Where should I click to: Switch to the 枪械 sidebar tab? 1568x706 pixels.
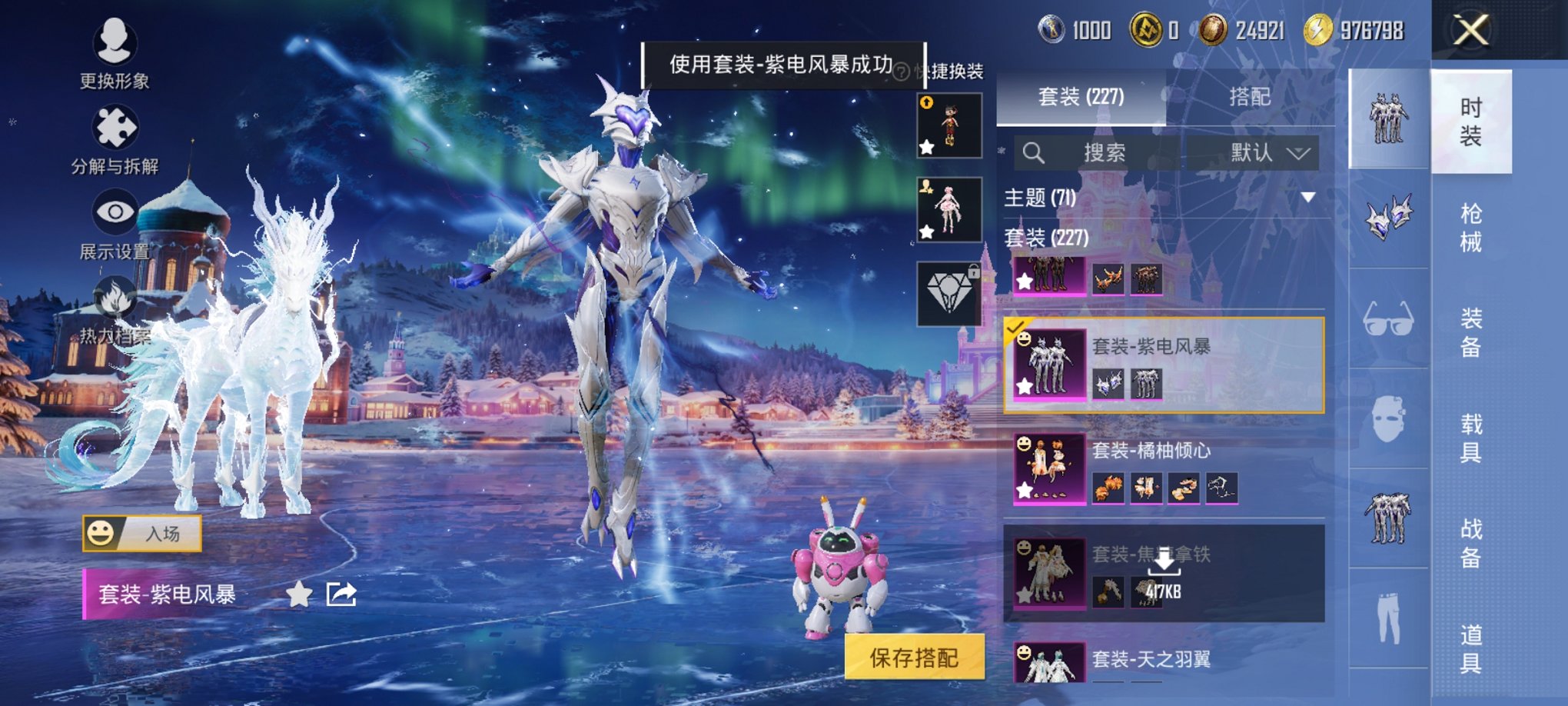click(1470, 225)
